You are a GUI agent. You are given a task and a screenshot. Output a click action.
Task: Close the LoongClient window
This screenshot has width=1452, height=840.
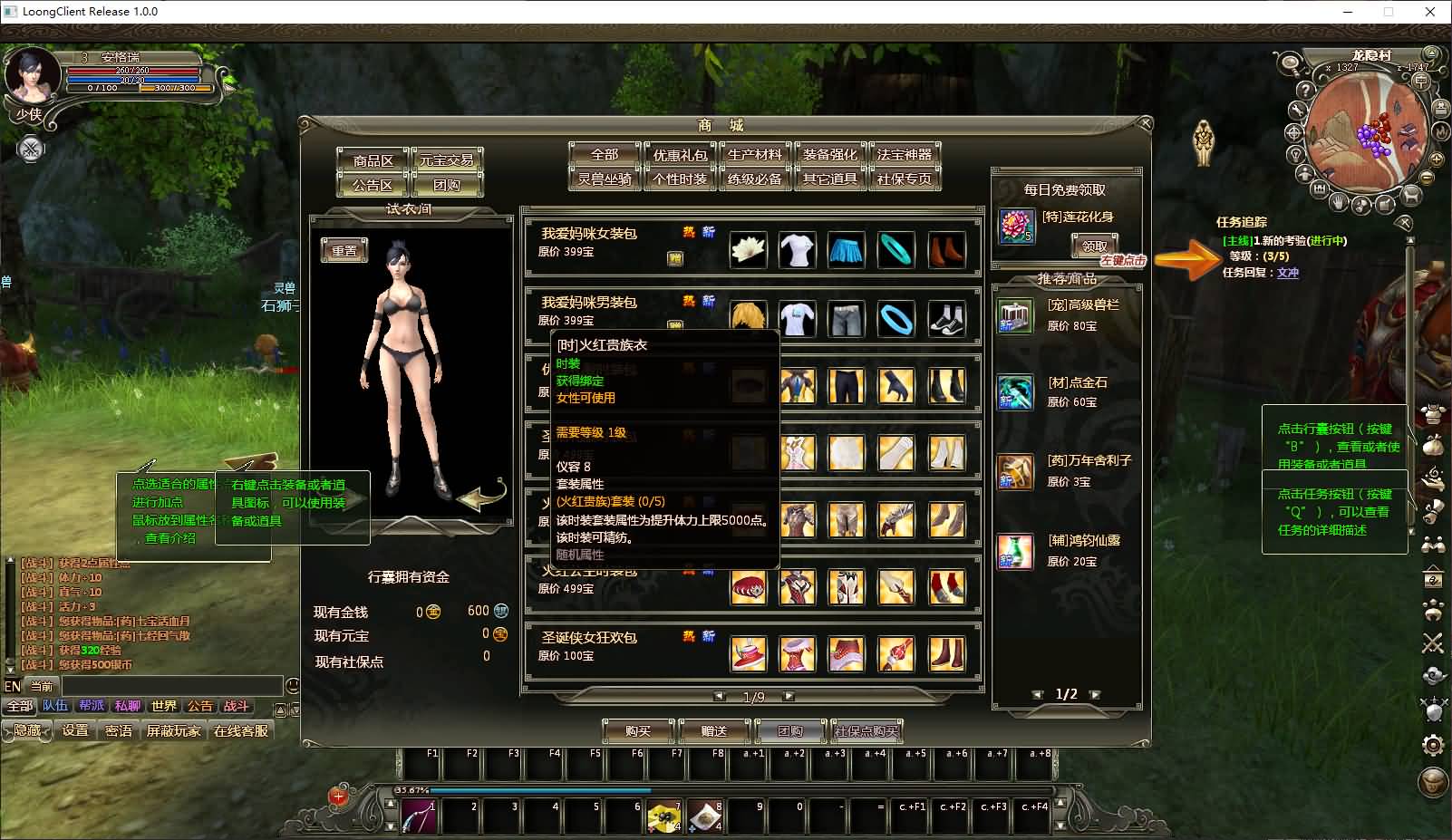click(1430, 12)
